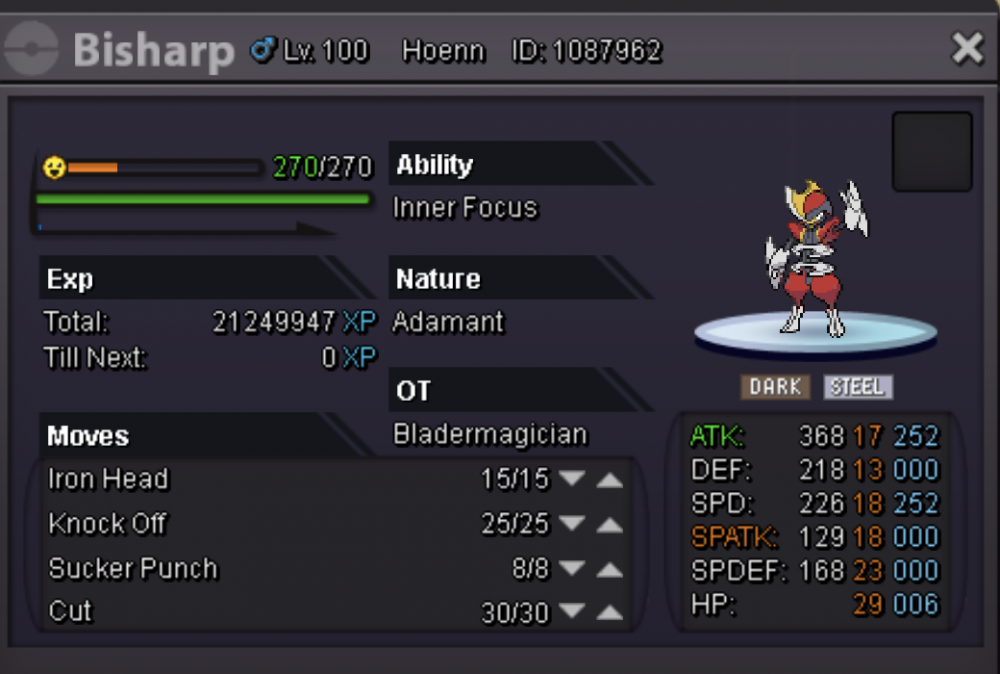Screen dimensions: 1000x674
Task: Move Sucker Punch up in move order
Action: click(610, 569)
